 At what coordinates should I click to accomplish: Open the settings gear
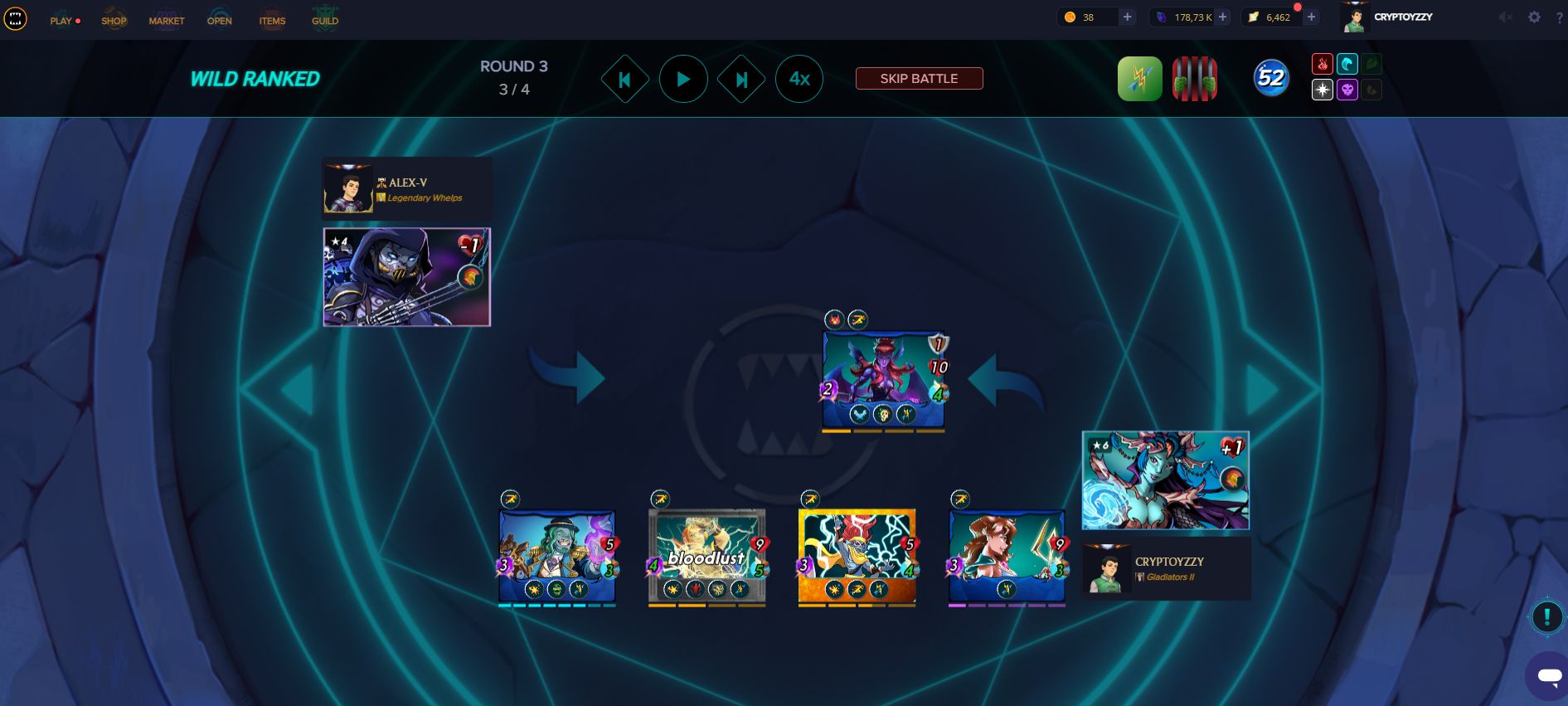click(x=1535, y=17)
